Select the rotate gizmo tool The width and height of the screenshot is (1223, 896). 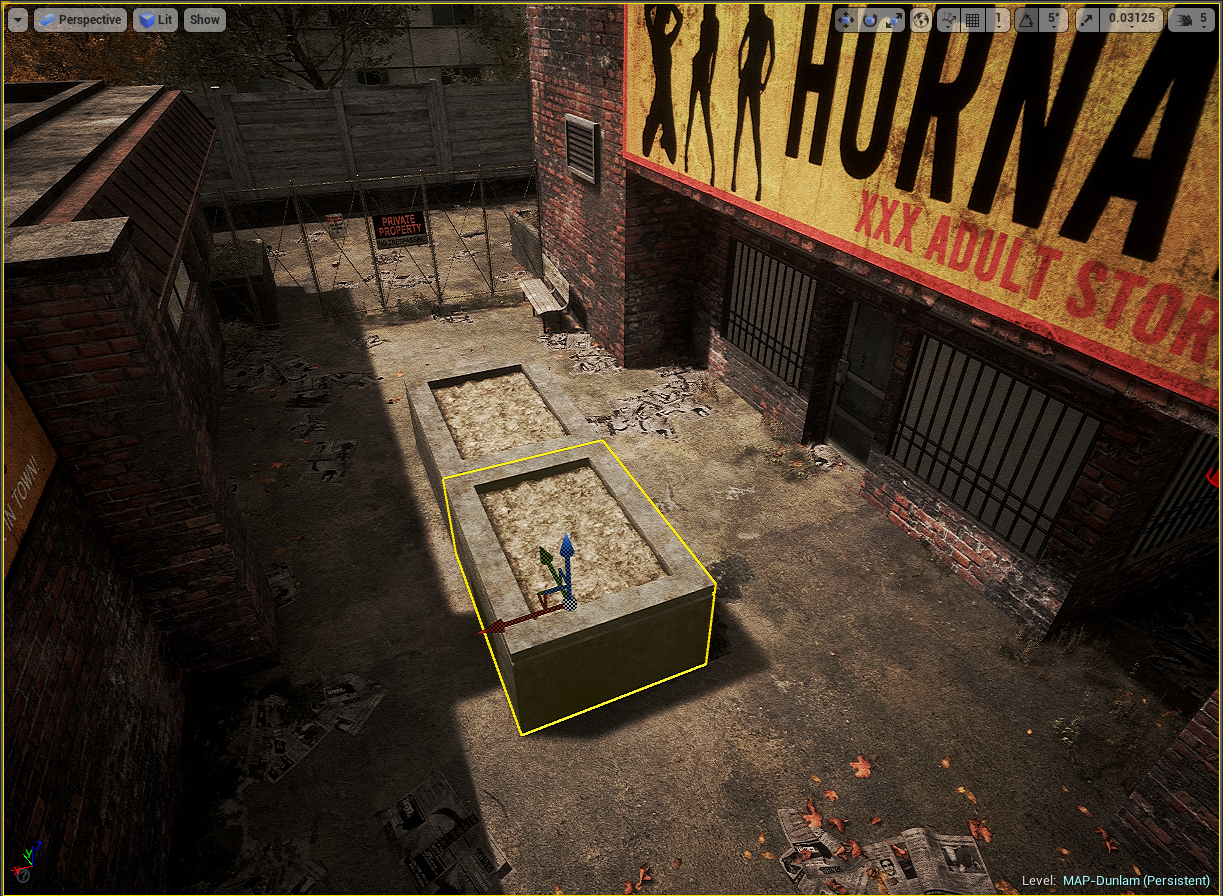(869, 19)
